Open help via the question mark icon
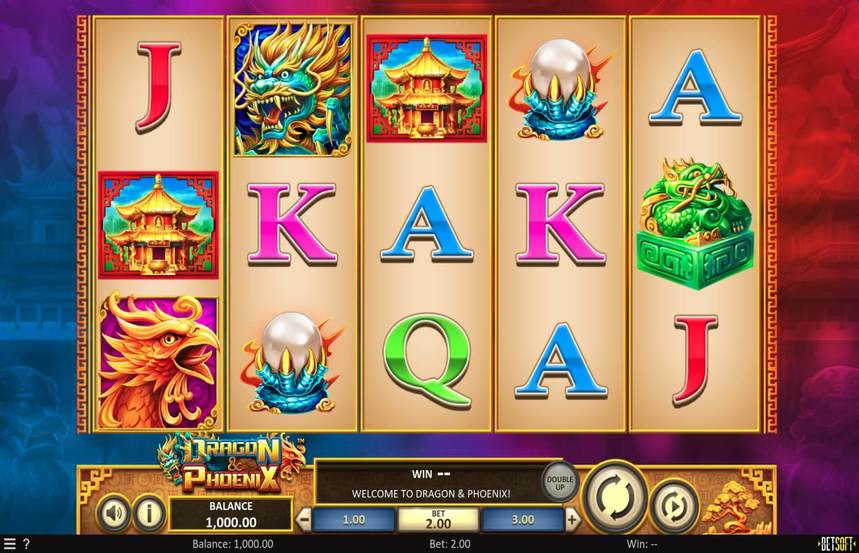 pos(26,544)
